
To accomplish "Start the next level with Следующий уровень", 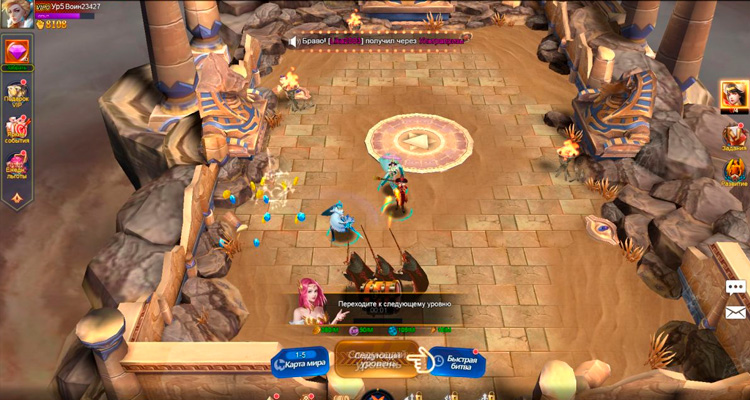I will [x=378, y=359].
